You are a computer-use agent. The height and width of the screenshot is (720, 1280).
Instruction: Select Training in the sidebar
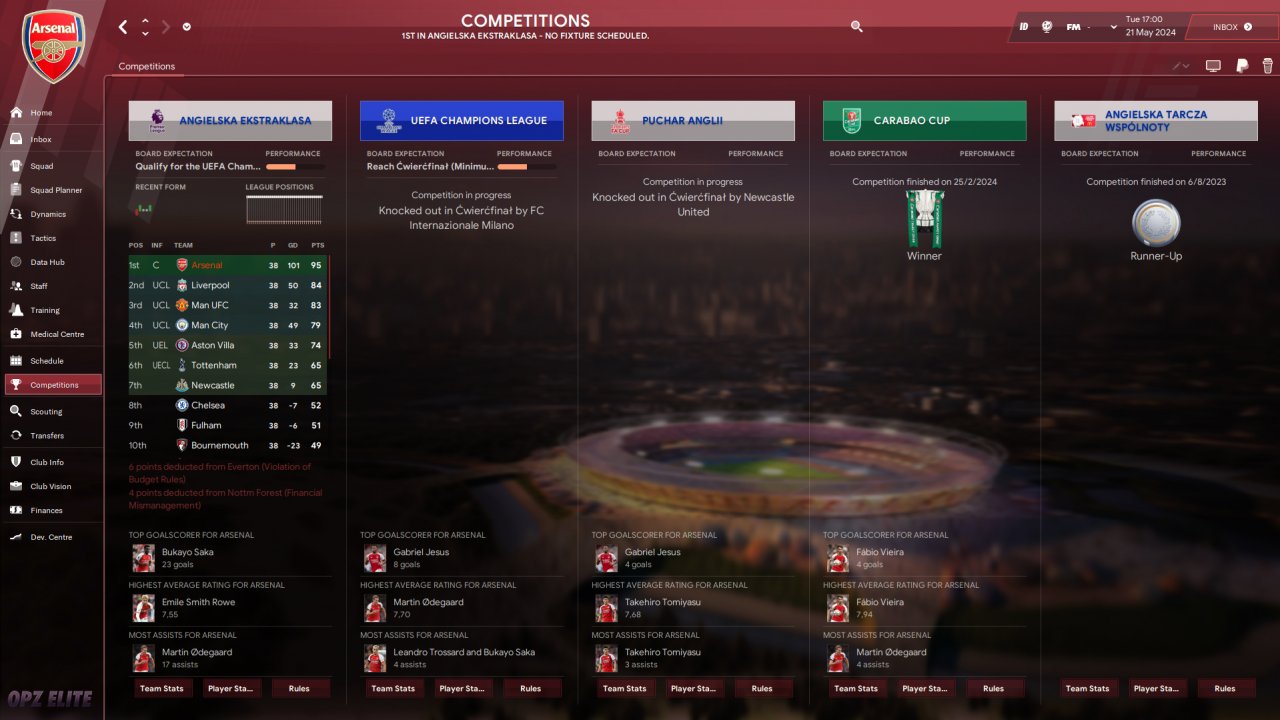click(45, 310)
